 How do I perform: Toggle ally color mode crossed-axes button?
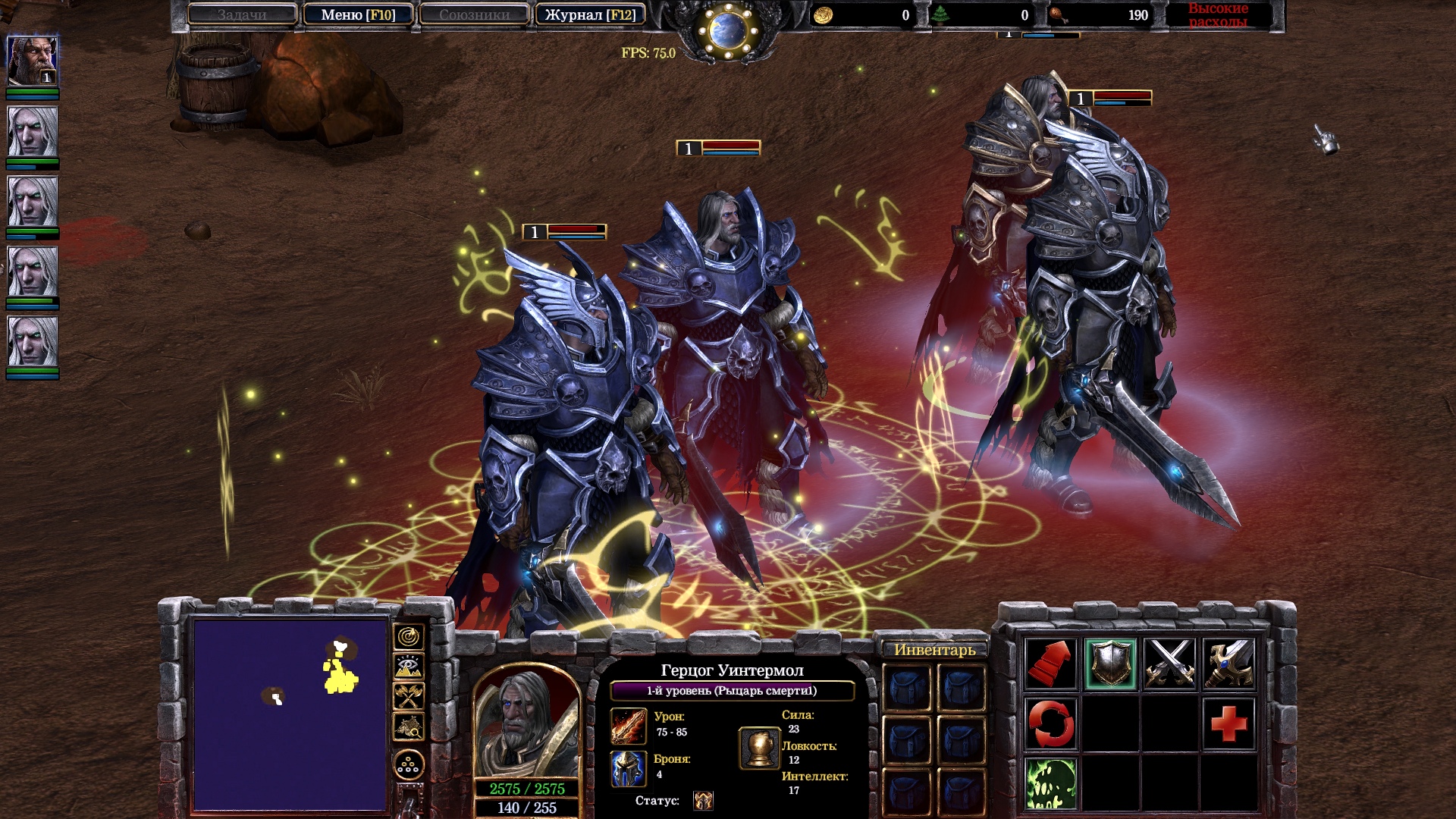[x=409, y=697]
